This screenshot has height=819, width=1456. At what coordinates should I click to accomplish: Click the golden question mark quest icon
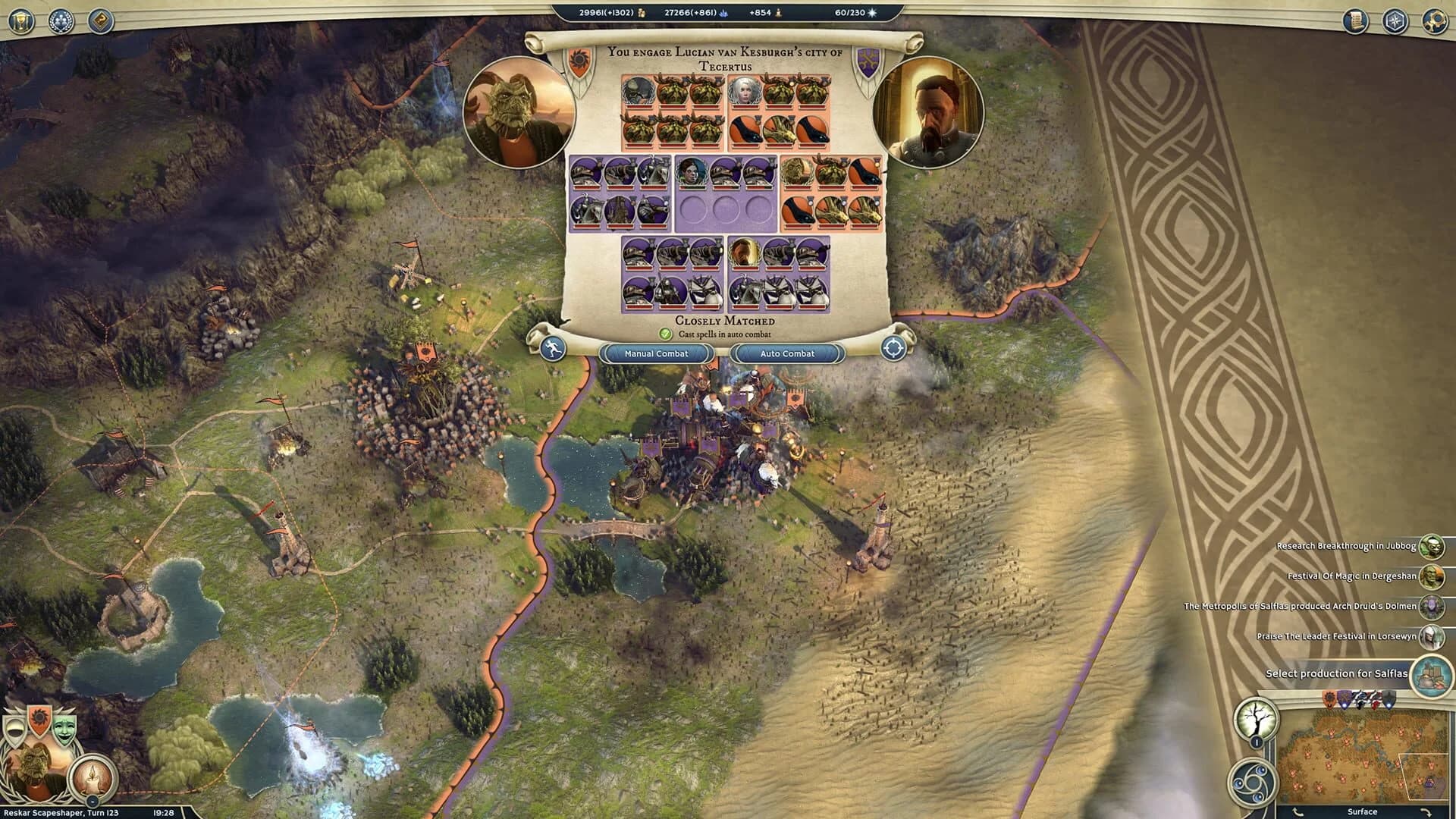(101, 21)
